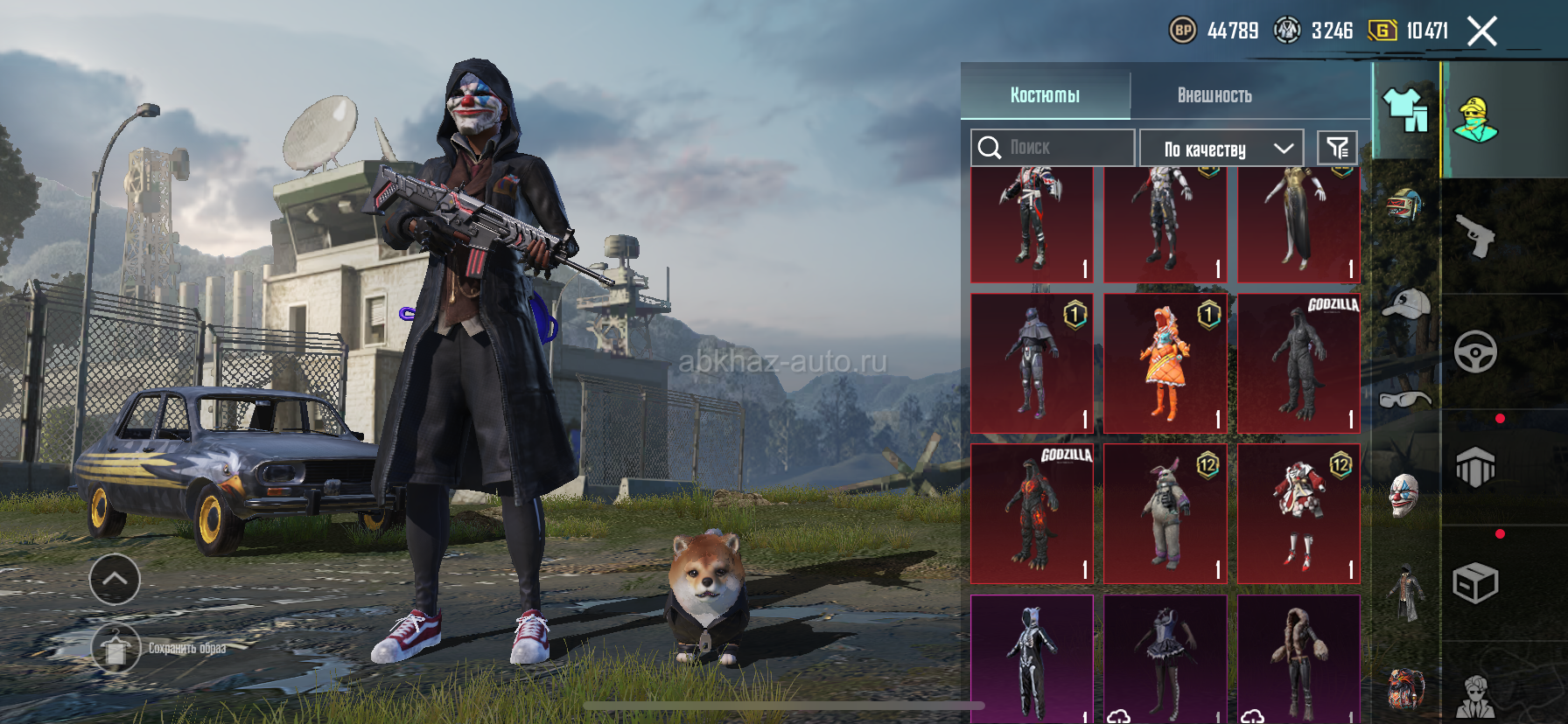Screen dimensions: 1568x724
Task: Open the weapon skins pistol category
Action: tap(1475, 235)
